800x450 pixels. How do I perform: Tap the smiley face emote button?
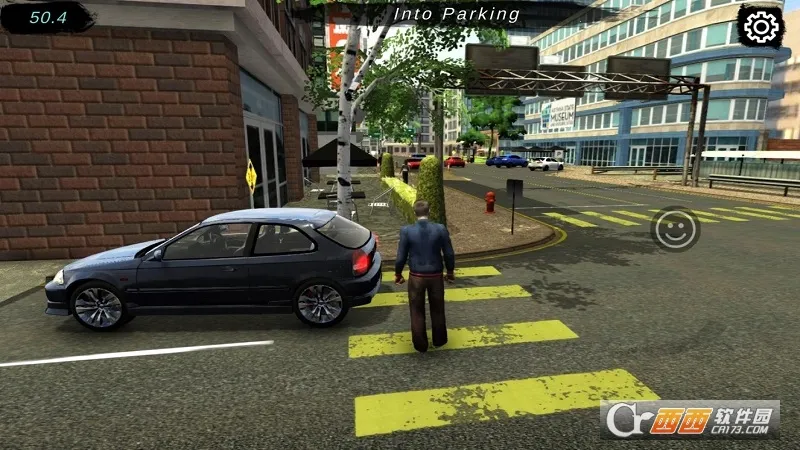676,229
